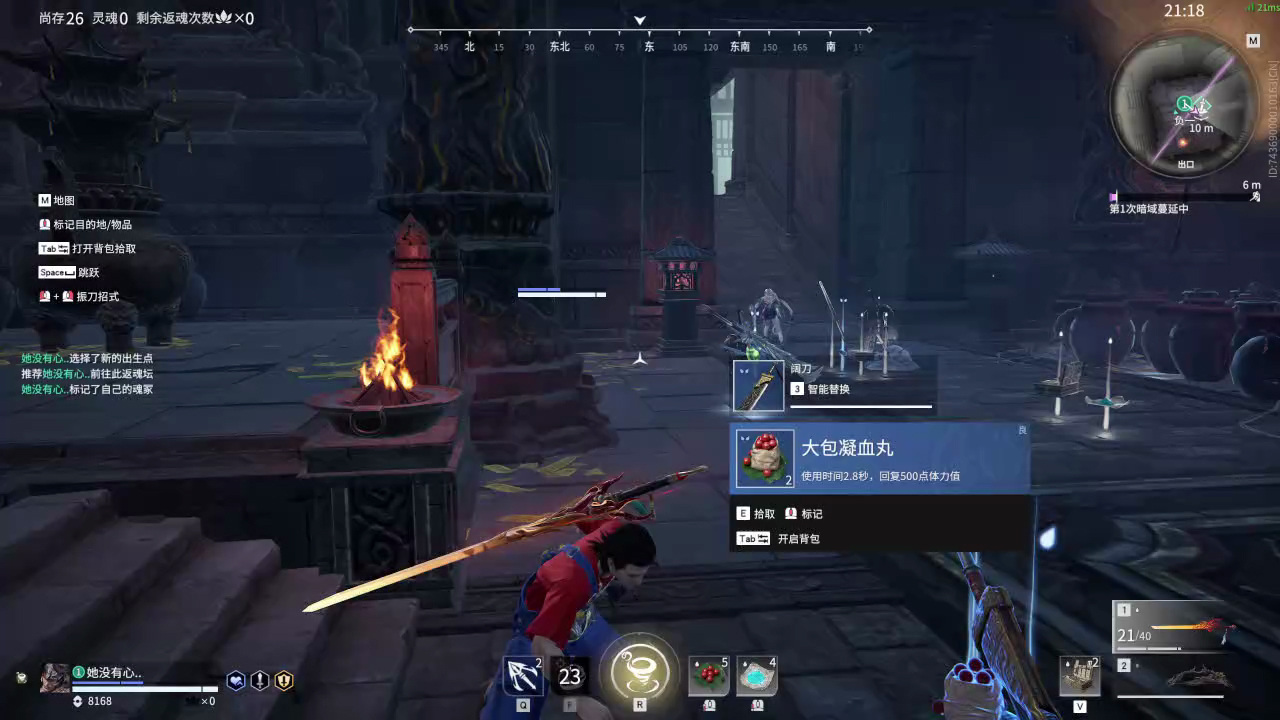Switch to weapon slot 1 tab
This screenshot has height=720, width=1280.
1126,608
